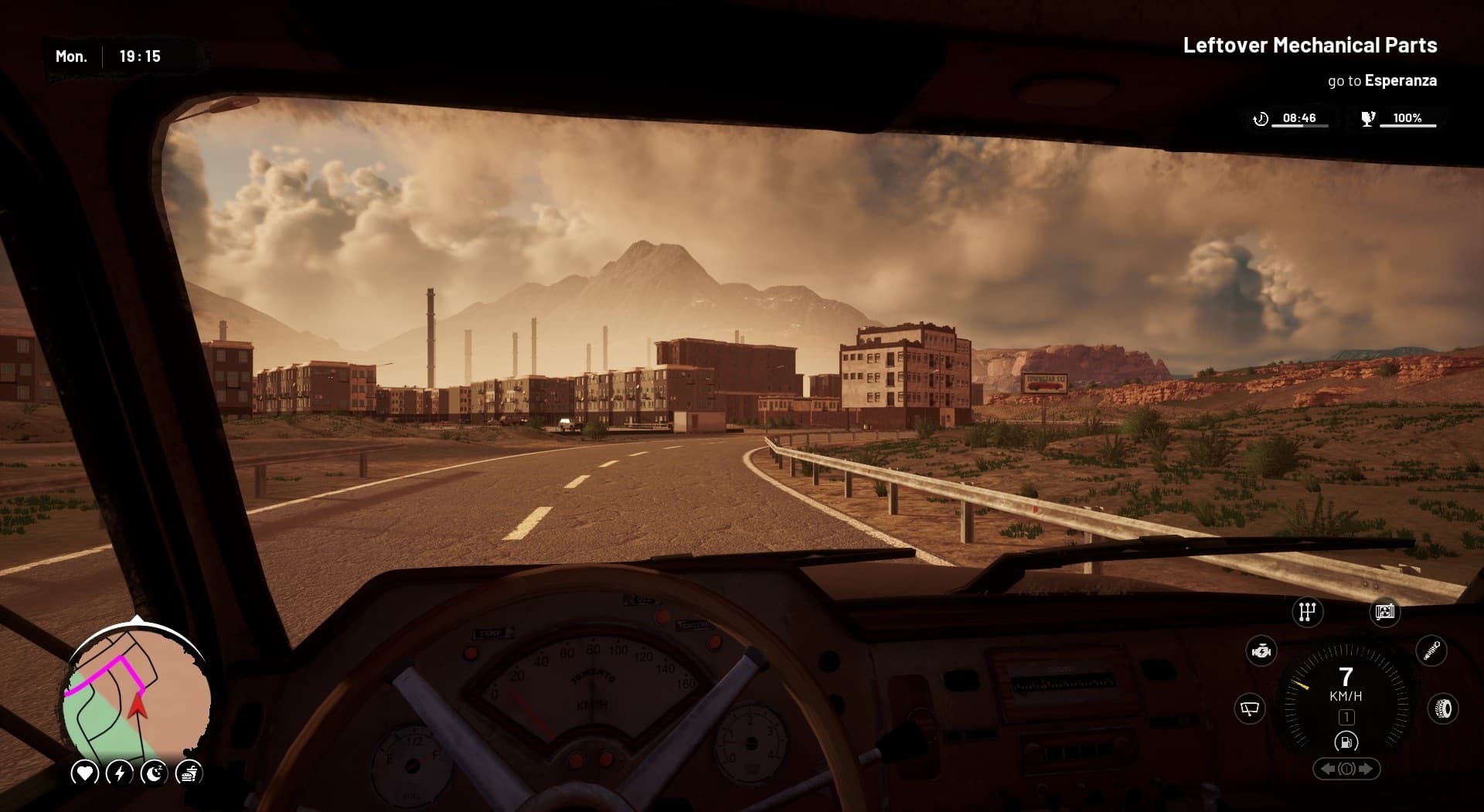Click the Leftover Mechanical Parts job title
1484x812 pixels.
1309,46
